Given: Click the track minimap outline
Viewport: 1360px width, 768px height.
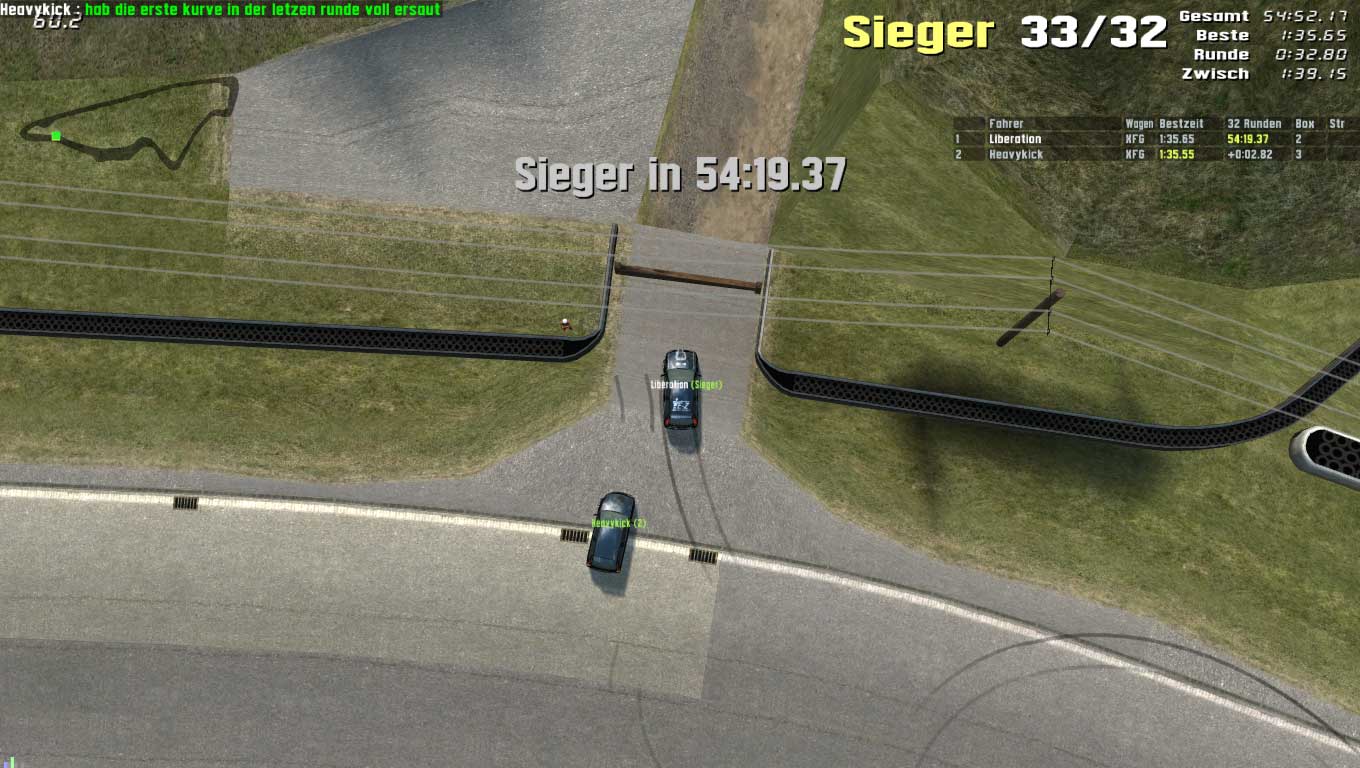Looking at the screenshot, I should coord(130,125).
